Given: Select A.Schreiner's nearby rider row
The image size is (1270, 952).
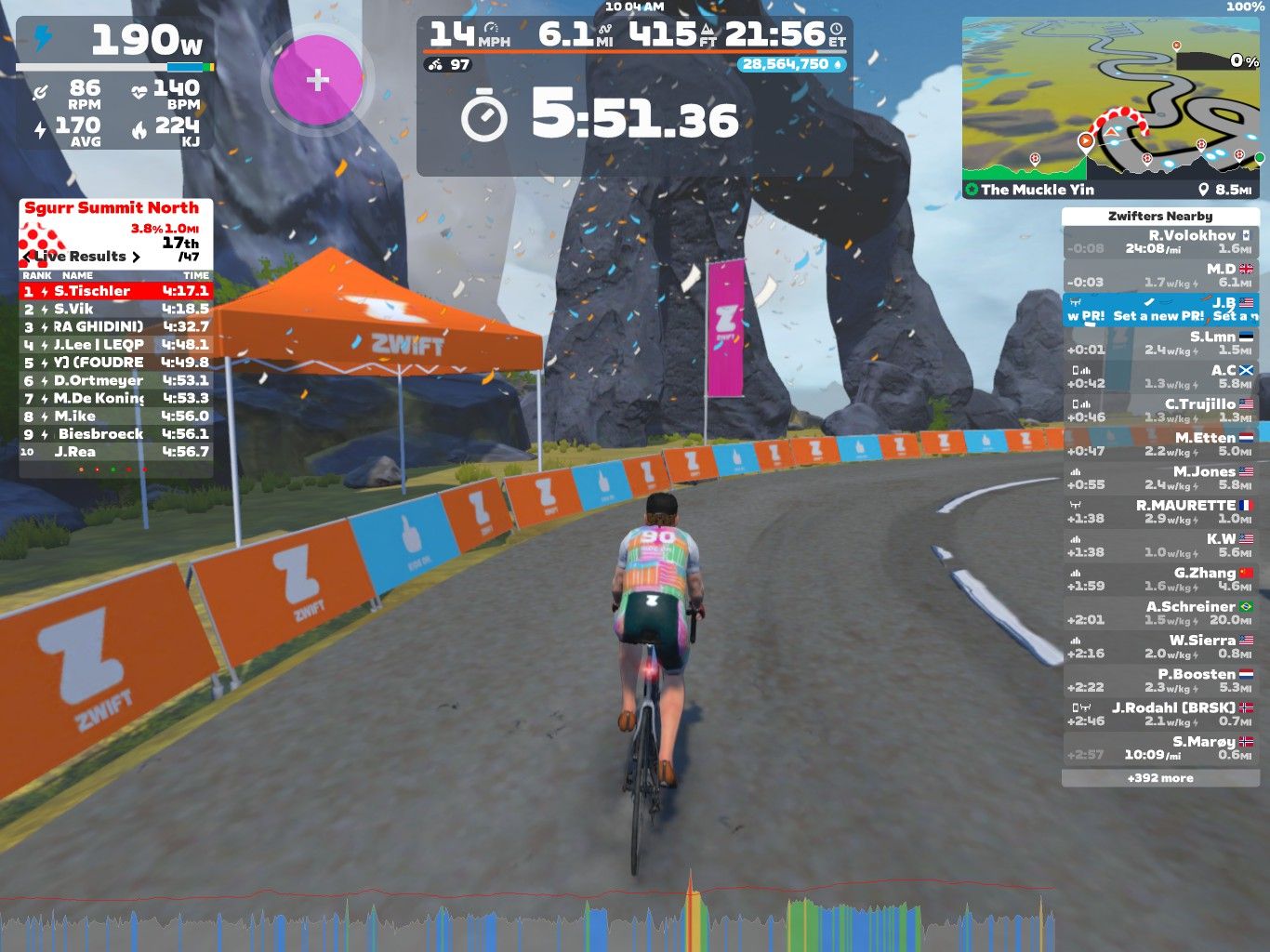Looking at the screenshot, I should 1160,613.
